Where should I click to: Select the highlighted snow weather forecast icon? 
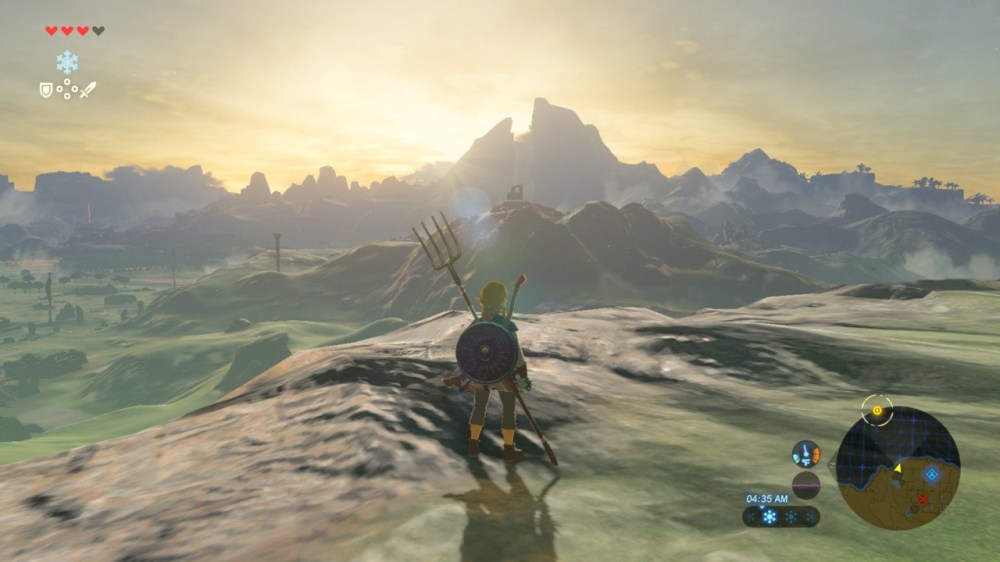(x=769, y=517)
